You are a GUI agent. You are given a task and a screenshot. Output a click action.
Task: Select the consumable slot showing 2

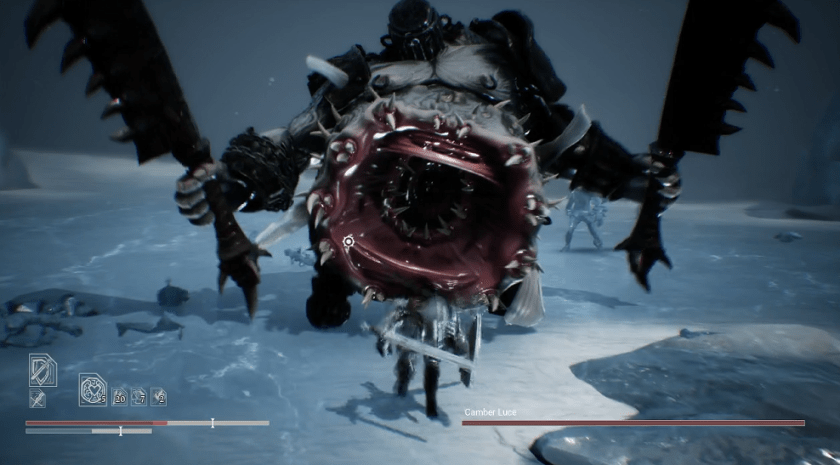[159, 396]
